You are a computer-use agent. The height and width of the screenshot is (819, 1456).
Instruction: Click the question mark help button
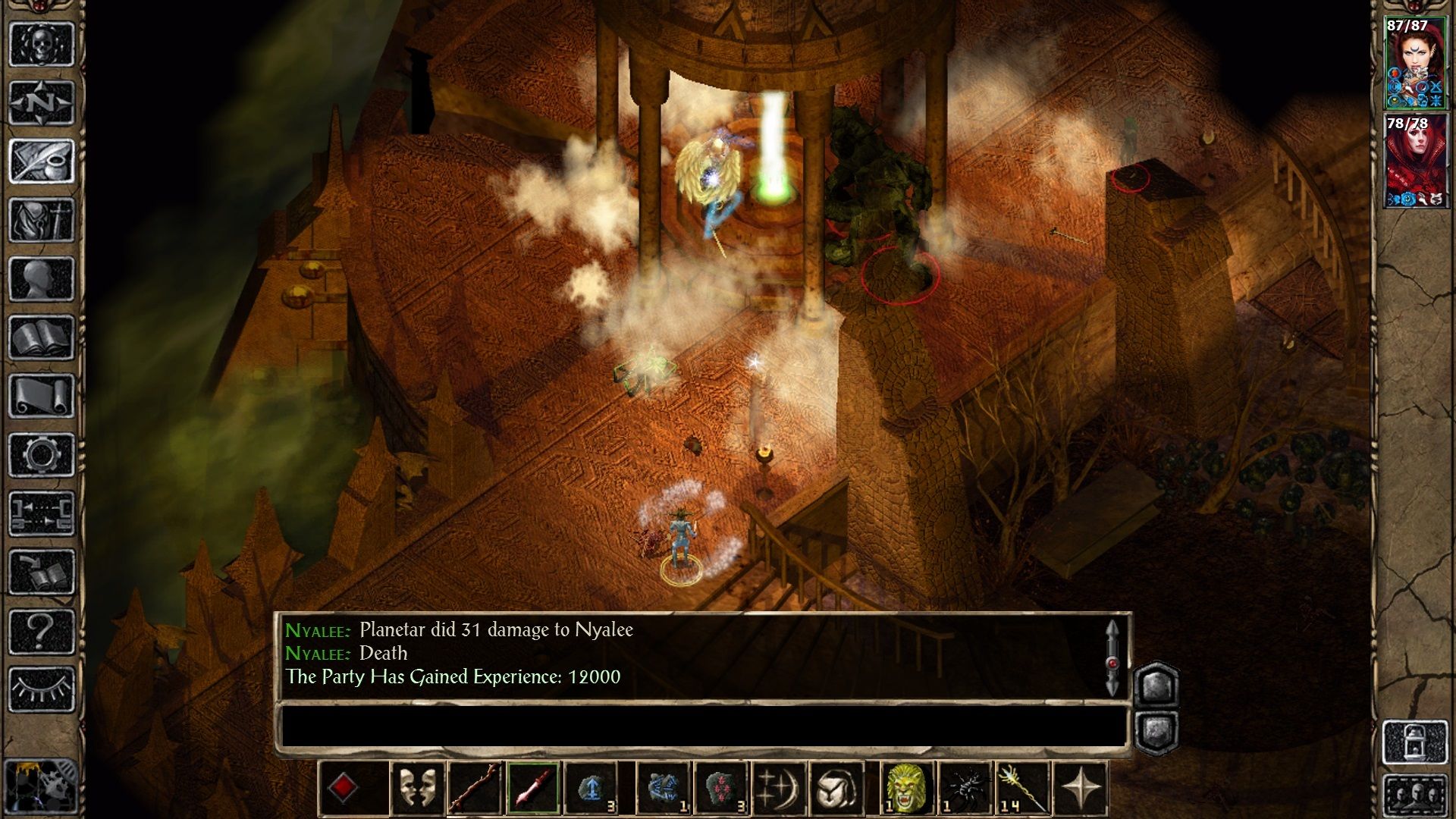(x=42, y=631)
